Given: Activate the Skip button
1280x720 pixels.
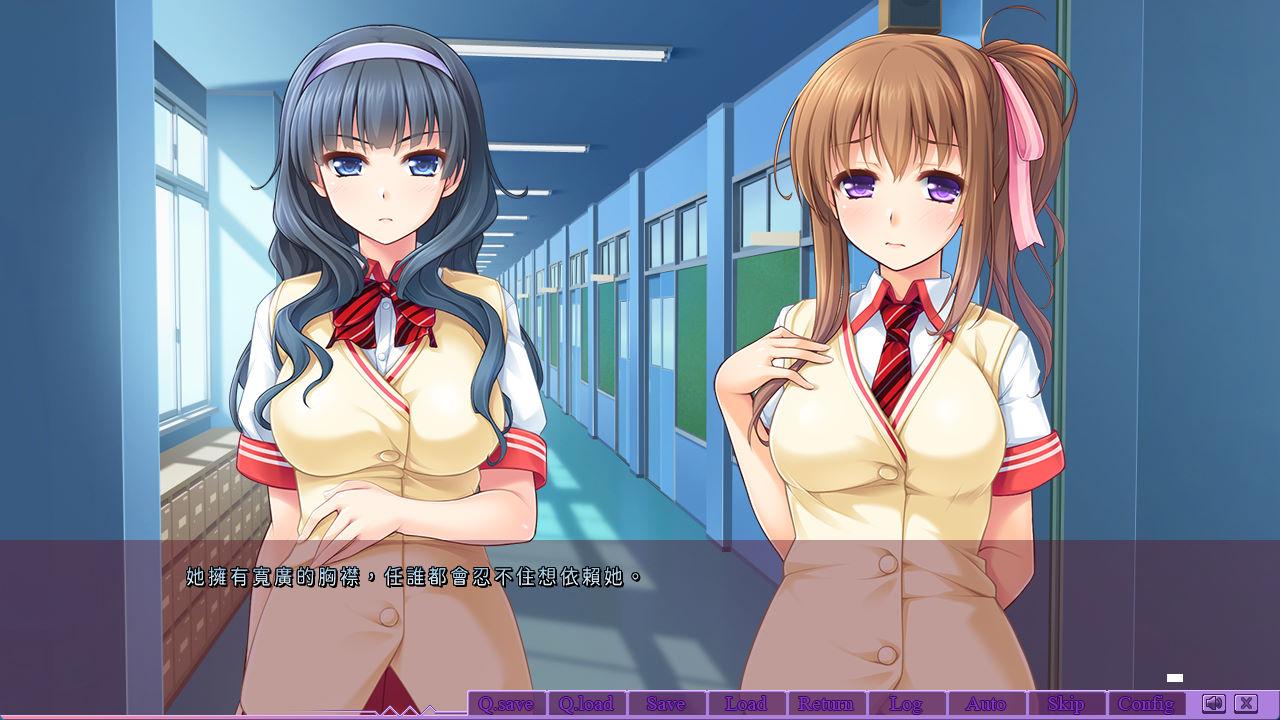Looking at the screenshot, I should [1066, 704].
